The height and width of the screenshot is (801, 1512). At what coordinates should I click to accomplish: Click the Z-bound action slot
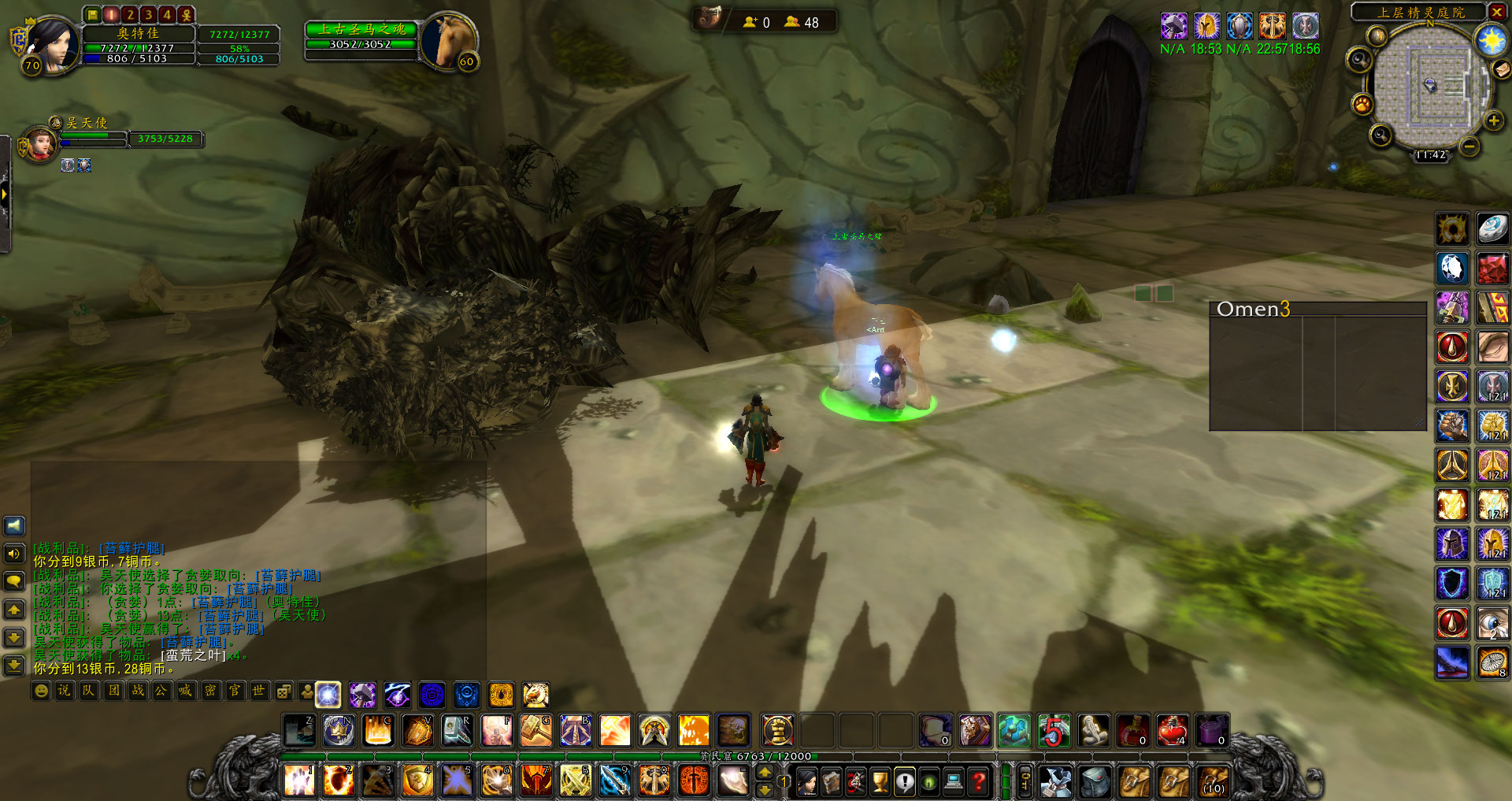(x=300, y=731)
